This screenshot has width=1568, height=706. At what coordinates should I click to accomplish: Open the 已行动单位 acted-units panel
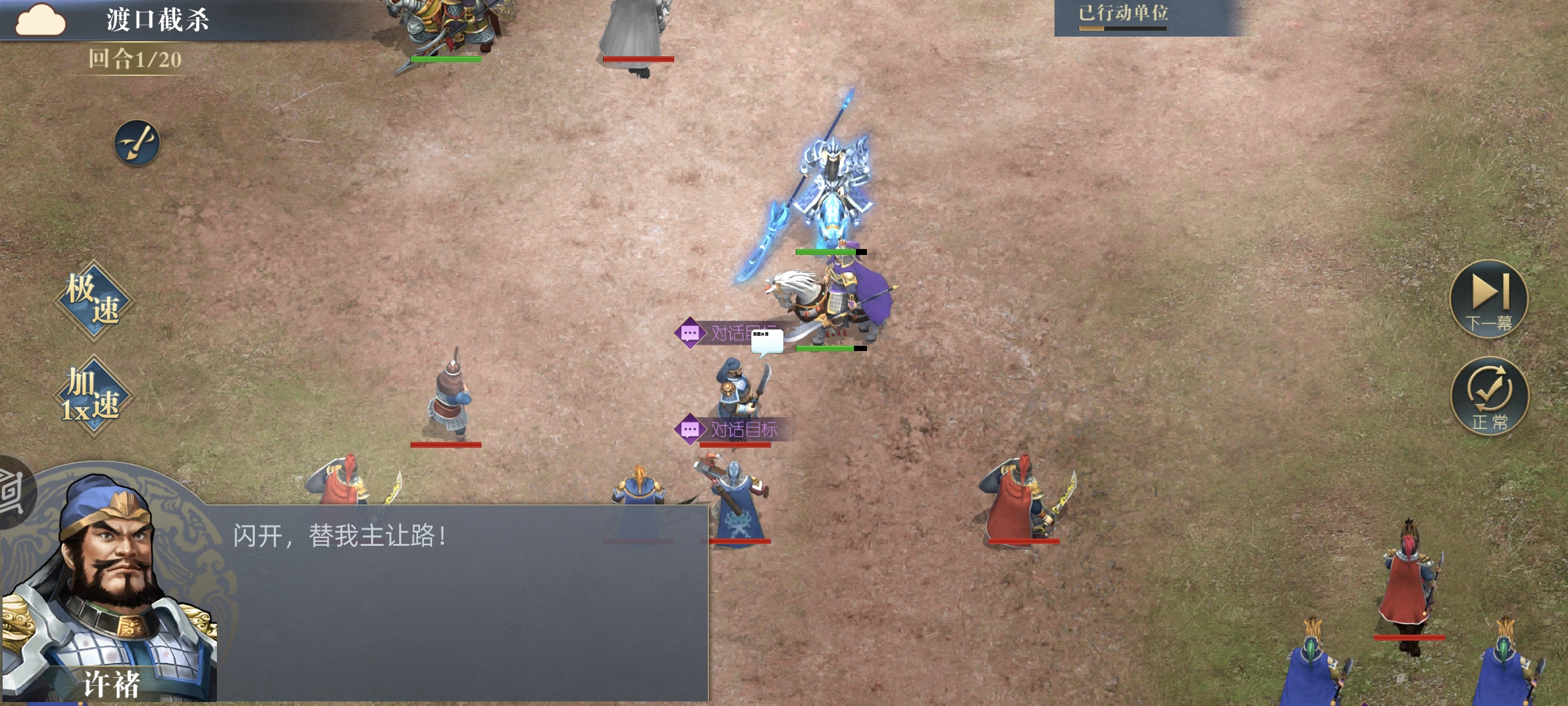point(1124,16)
